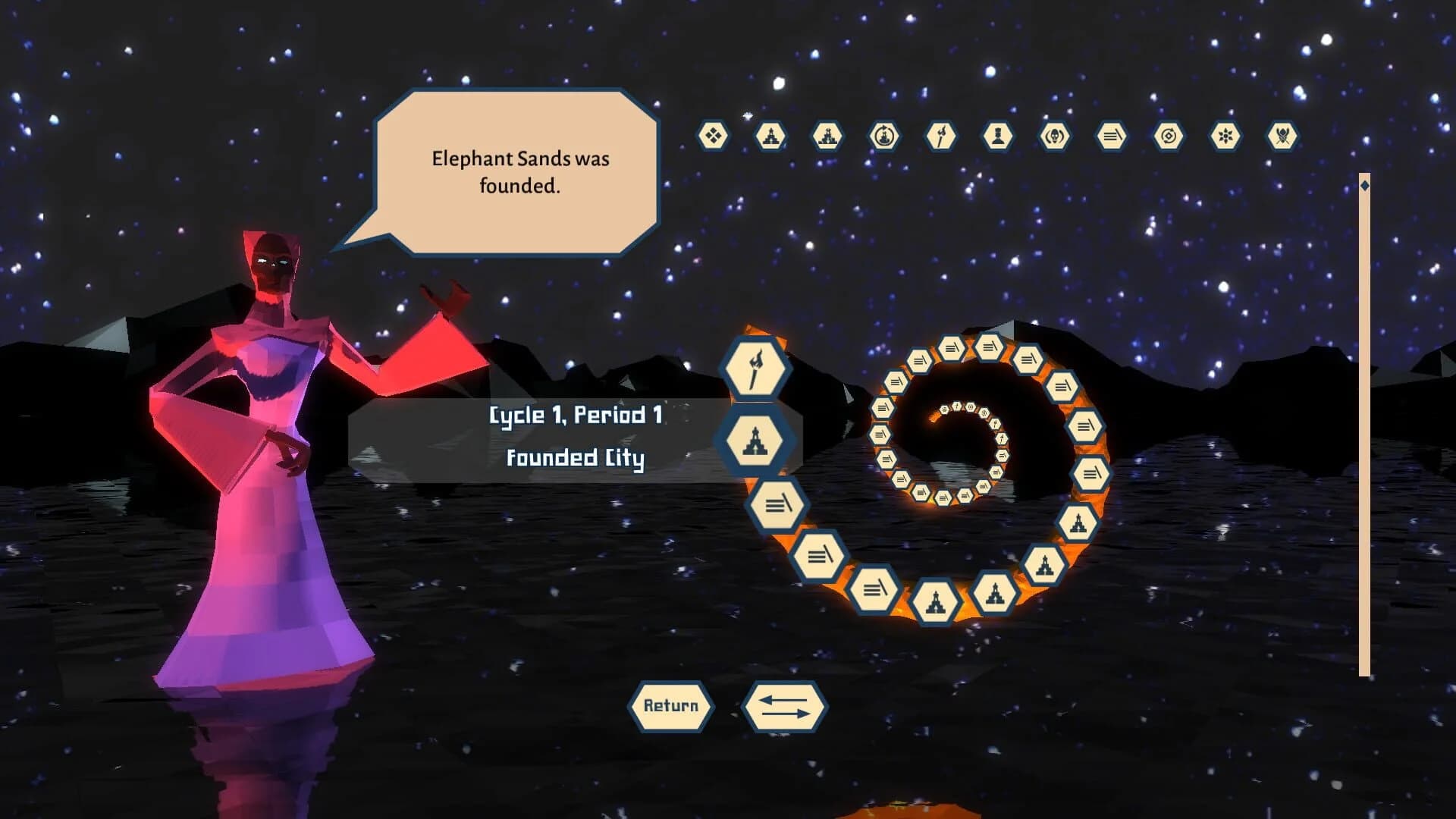1456x819 pixels.
Task: Click the circular cycle filter icon
Action: pos(1168,135)
